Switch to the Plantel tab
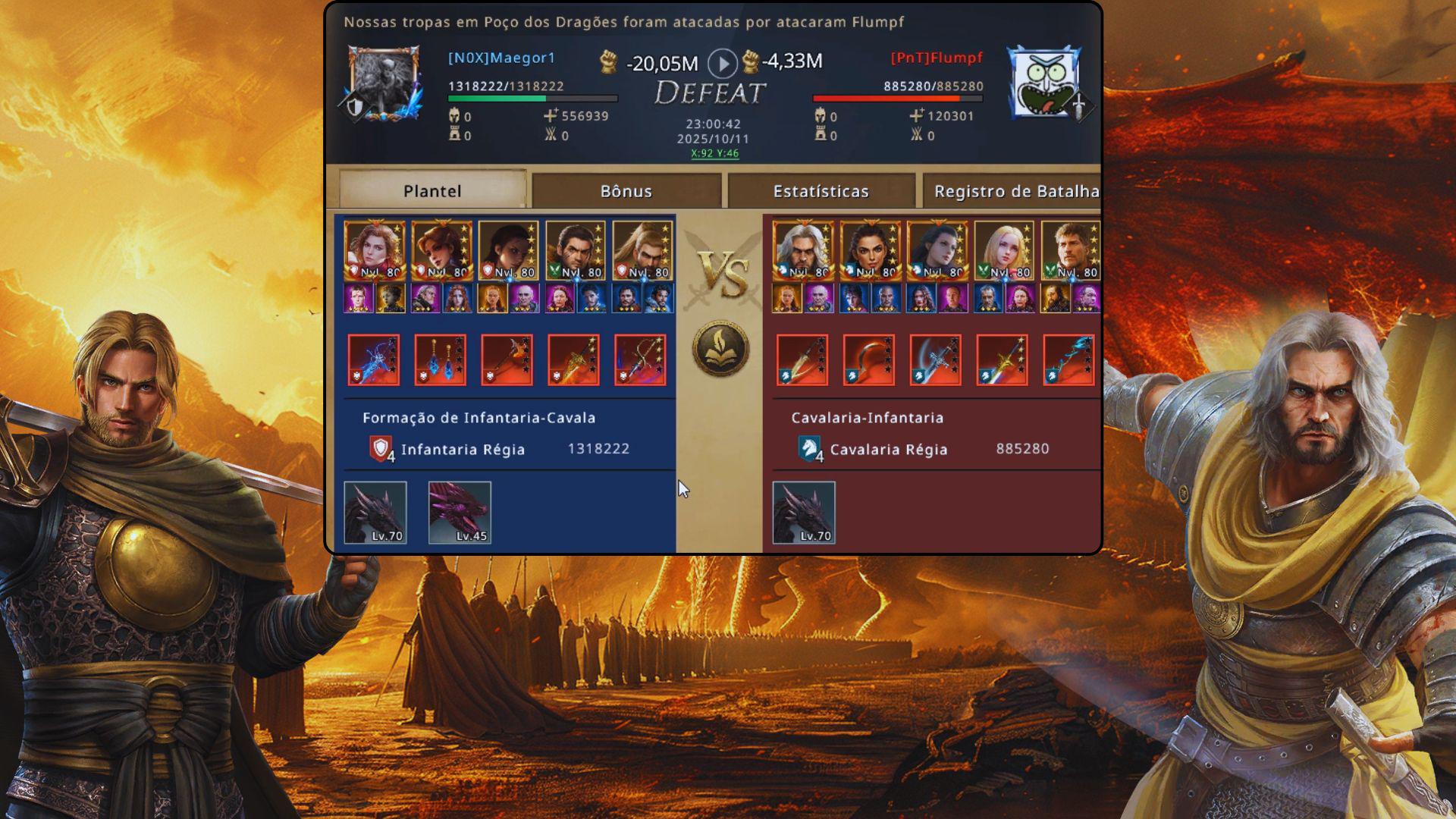 [432, 190]
